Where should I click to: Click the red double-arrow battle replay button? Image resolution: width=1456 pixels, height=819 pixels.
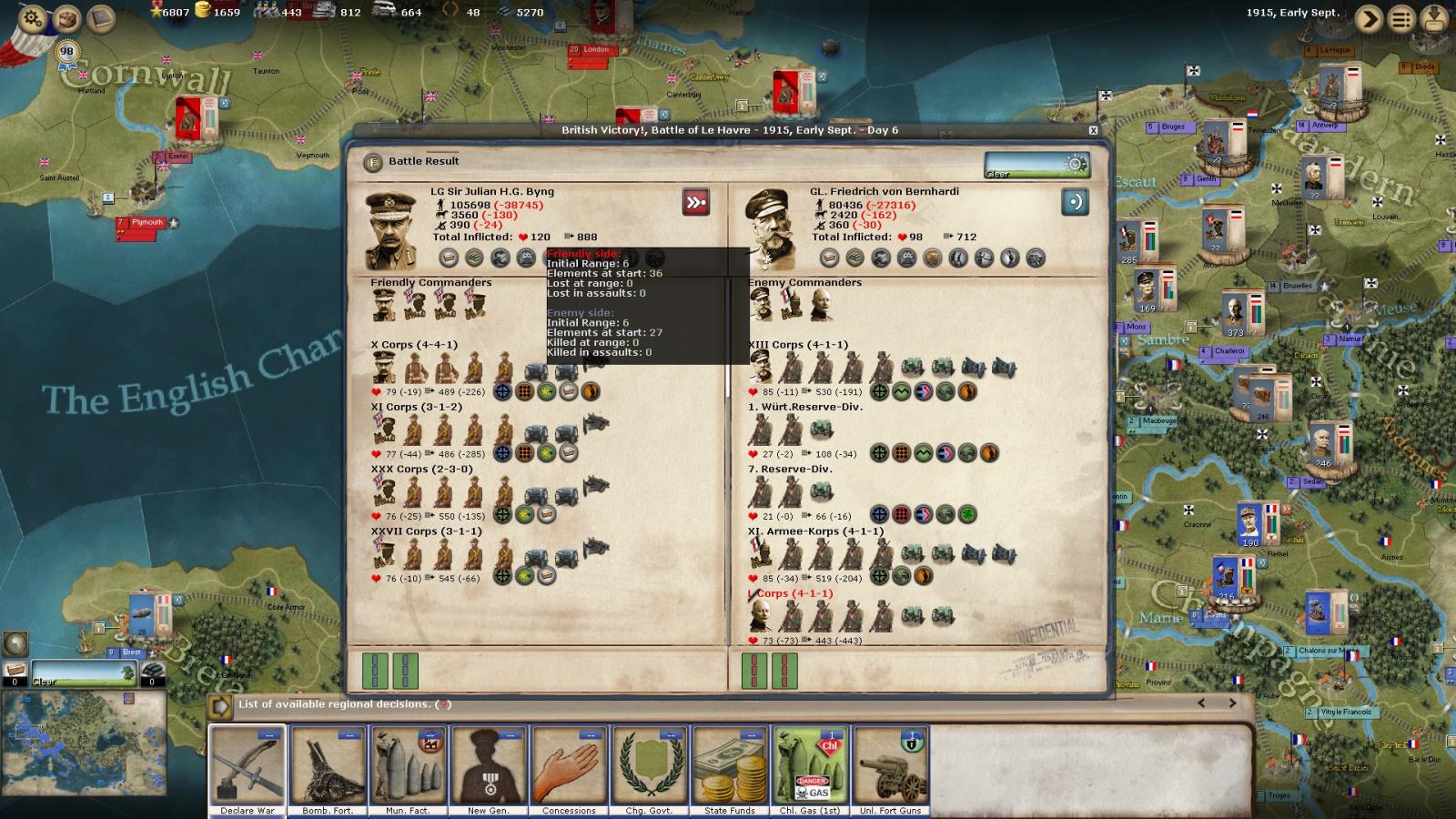[696, 202]
